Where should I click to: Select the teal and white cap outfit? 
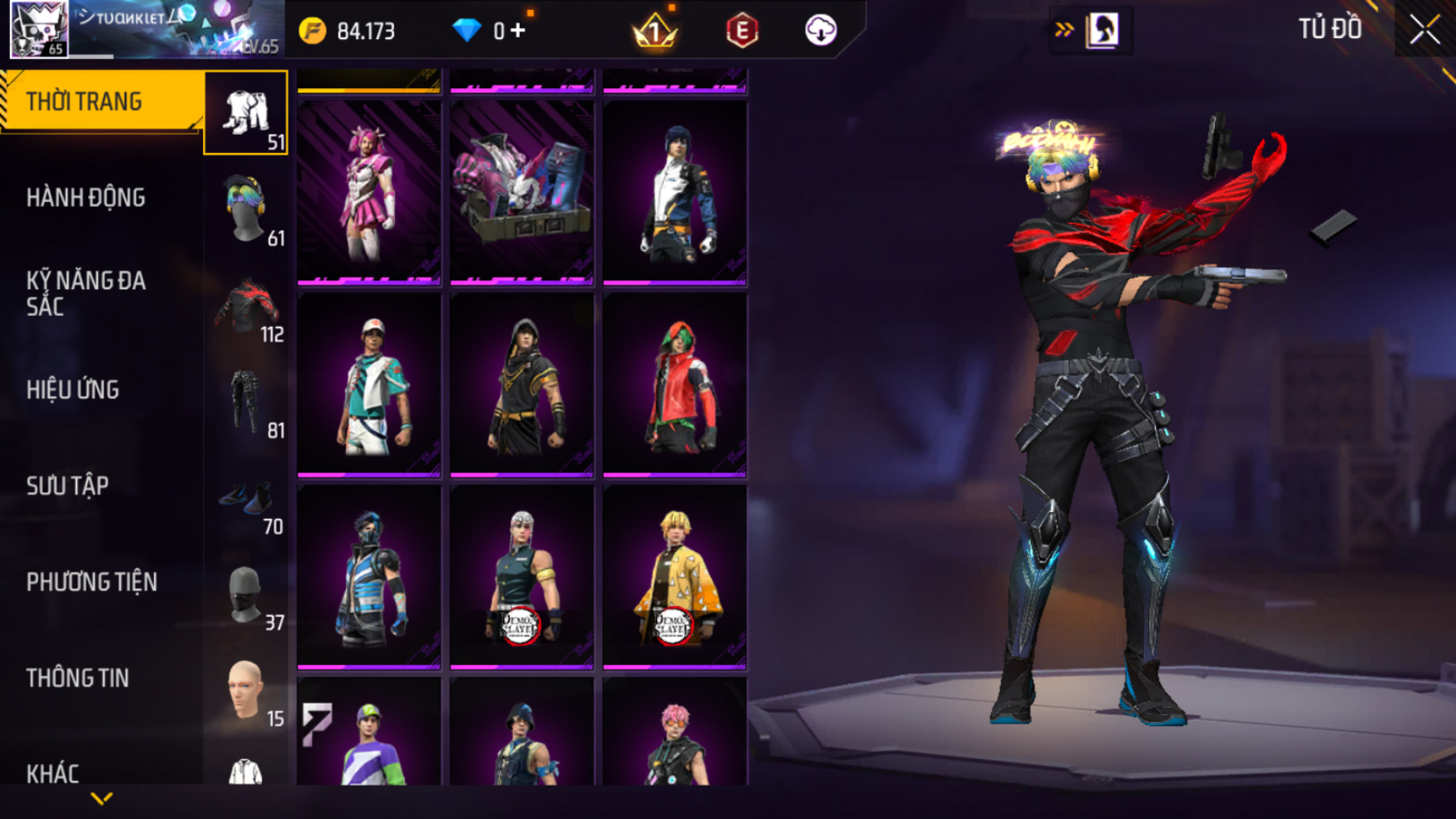[369, 385]
